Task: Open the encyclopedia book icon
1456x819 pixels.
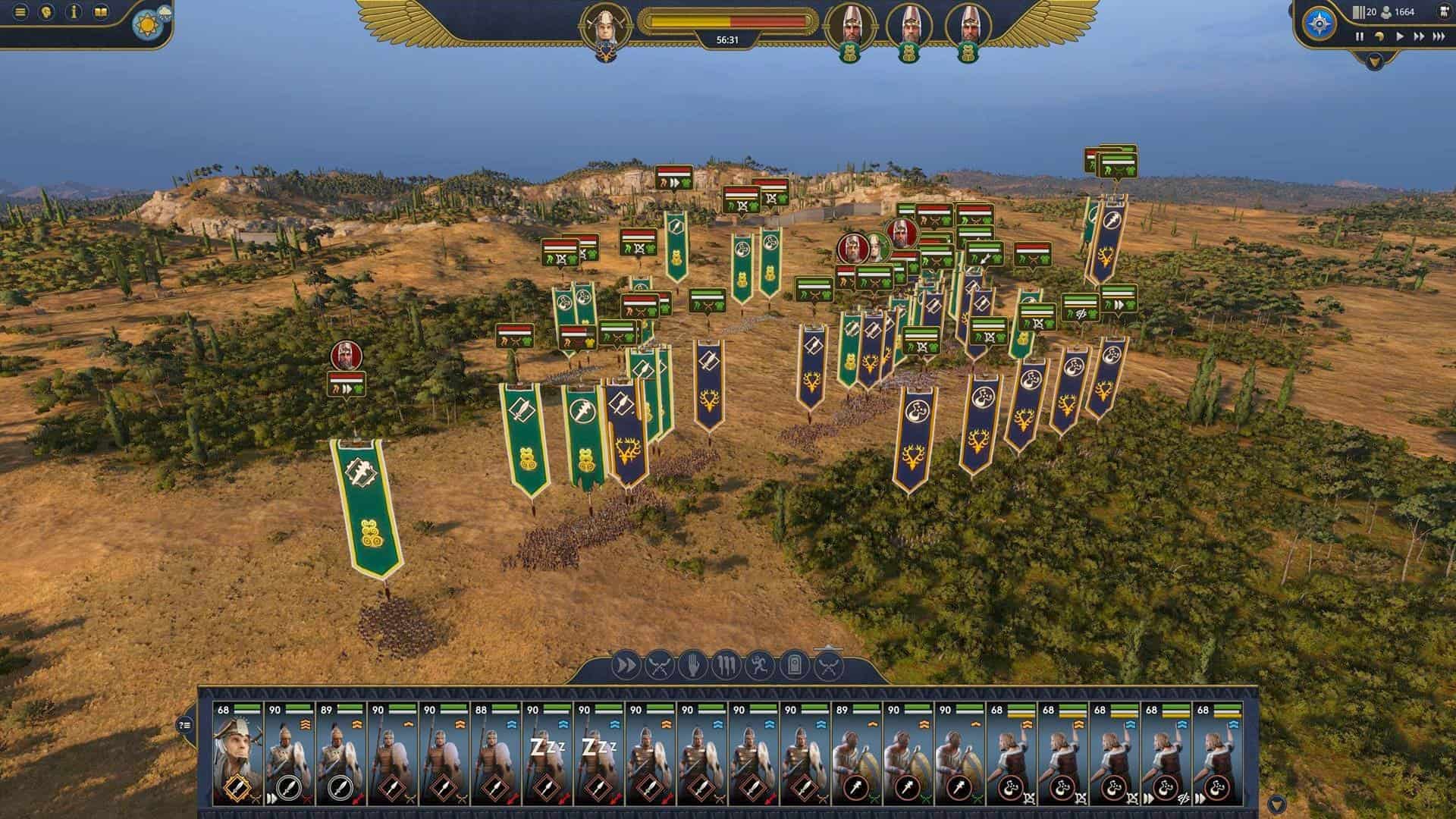Action: click(x=100, y=12)
